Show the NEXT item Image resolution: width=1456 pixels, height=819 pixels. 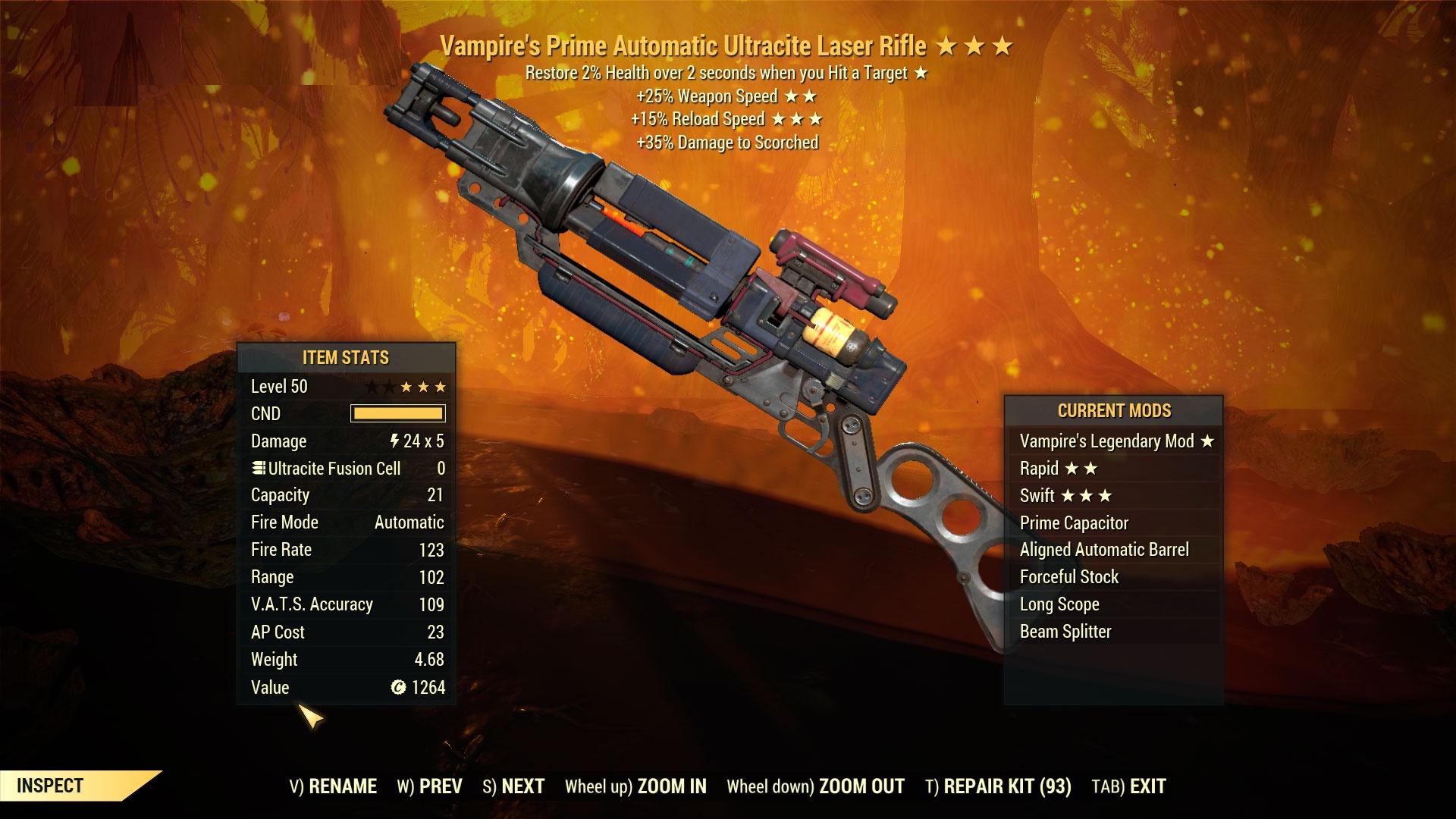(x=514, y=786)
